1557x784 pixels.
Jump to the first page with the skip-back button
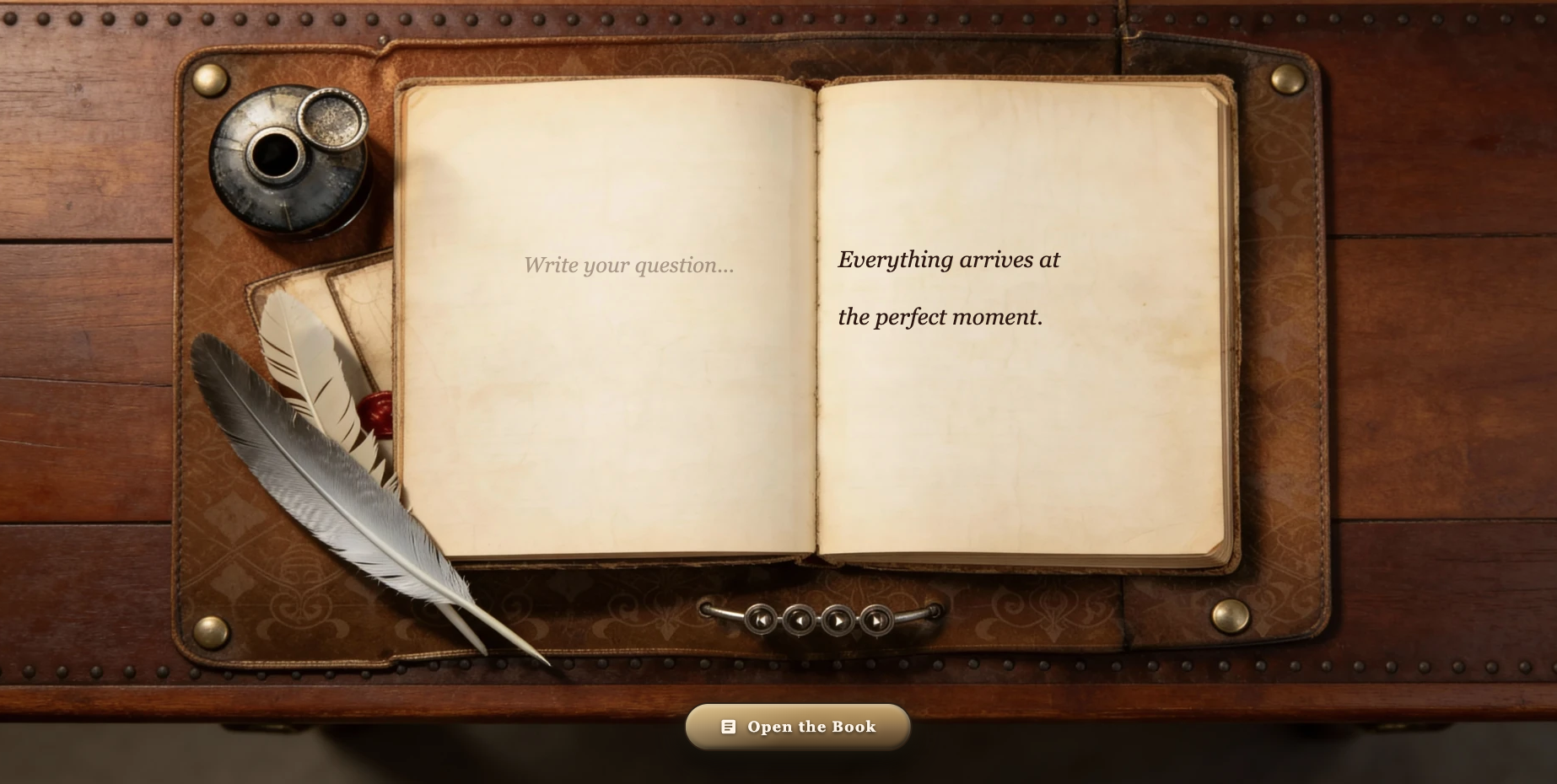(x=760, y=620)
